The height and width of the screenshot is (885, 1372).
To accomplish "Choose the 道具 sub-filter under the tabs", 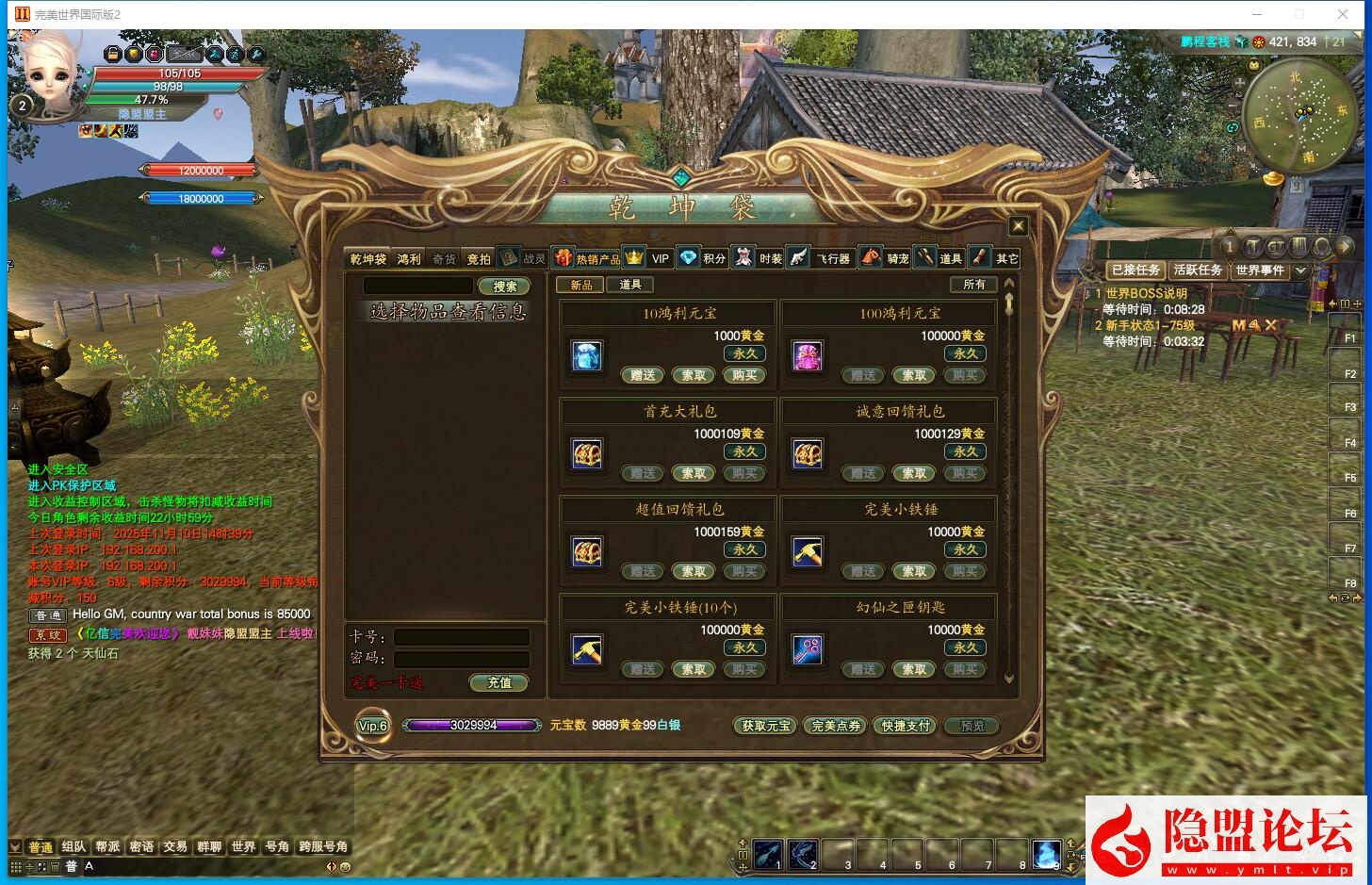I will click(x=630, y=285).
